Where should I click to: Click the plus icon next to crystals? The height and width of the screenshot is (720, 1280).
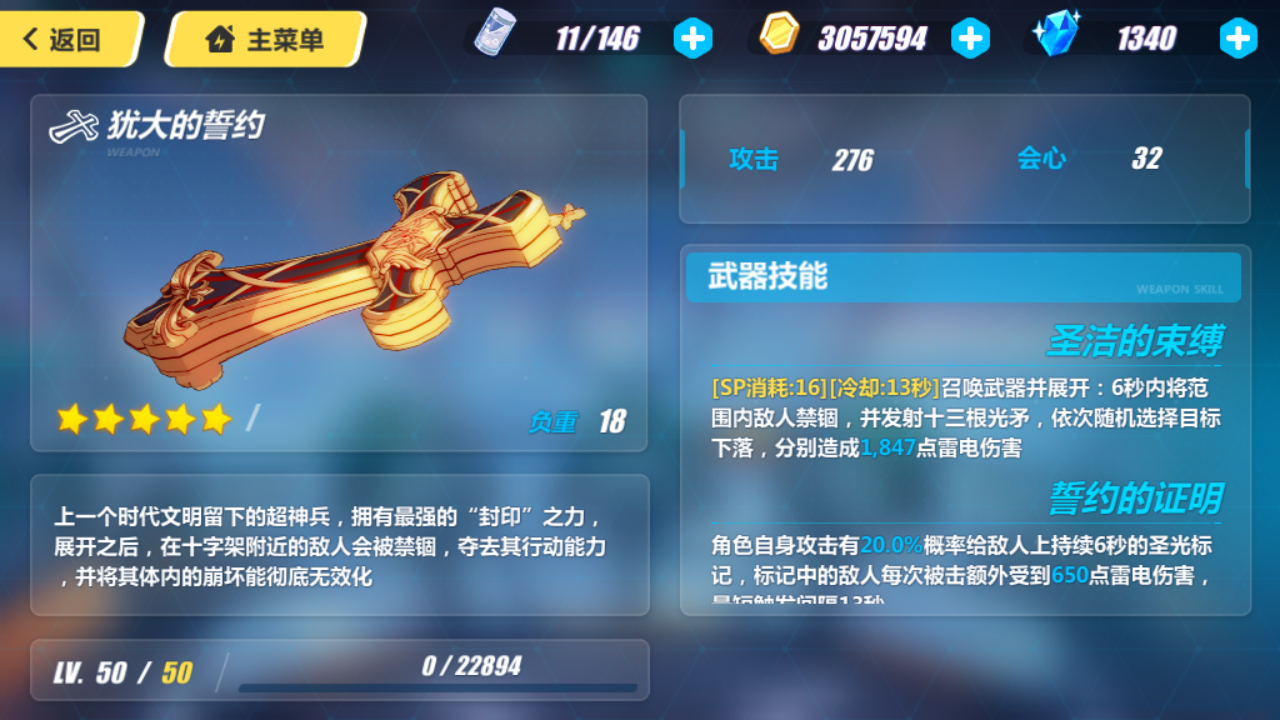click(1239, 38)
